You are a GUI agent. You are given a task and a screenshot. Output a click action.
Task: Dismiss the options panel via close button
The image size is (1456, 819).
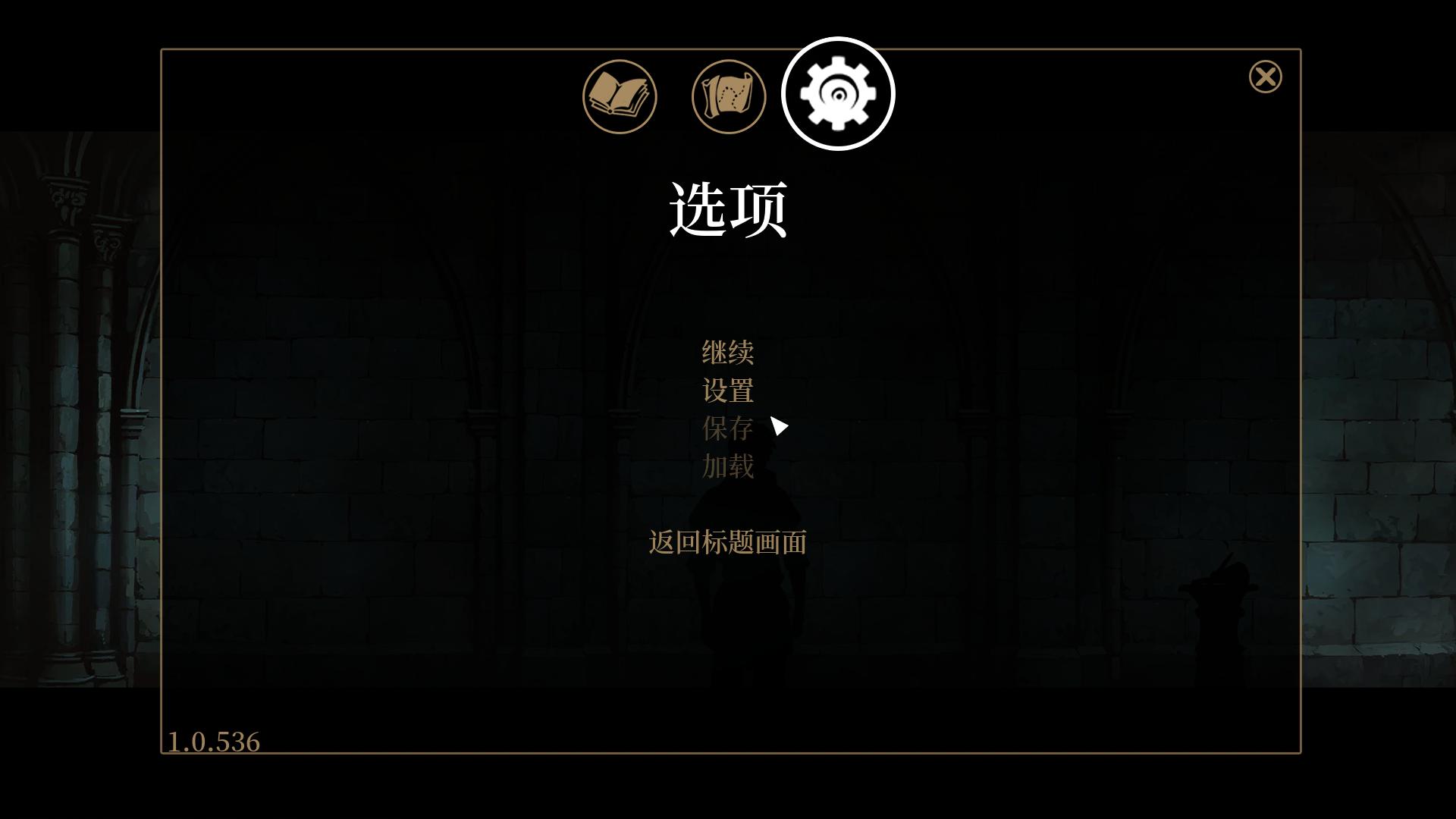(x=1265, y=76)
